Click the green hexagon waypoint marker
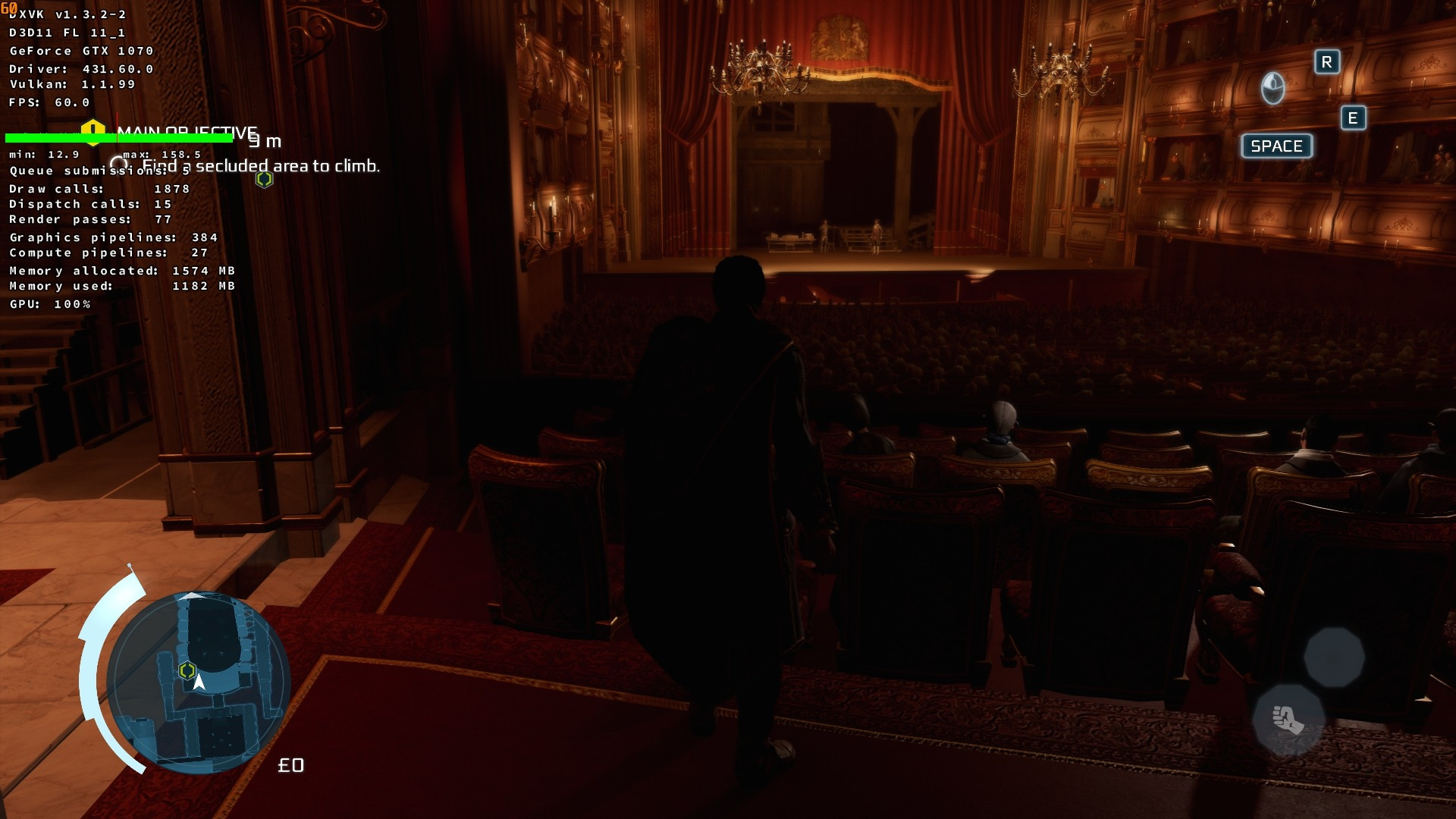Screen dimensions: 1456x819 tap(264, 179)
